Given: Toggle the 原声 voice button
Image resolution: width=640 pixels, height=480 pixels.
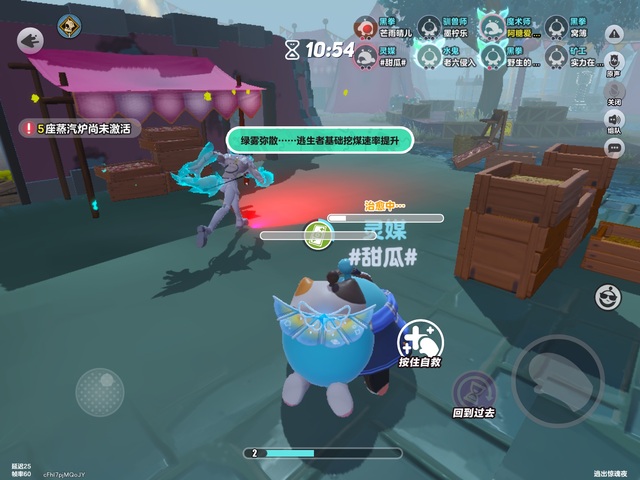Looking at the screenshot, I should 614,62.
